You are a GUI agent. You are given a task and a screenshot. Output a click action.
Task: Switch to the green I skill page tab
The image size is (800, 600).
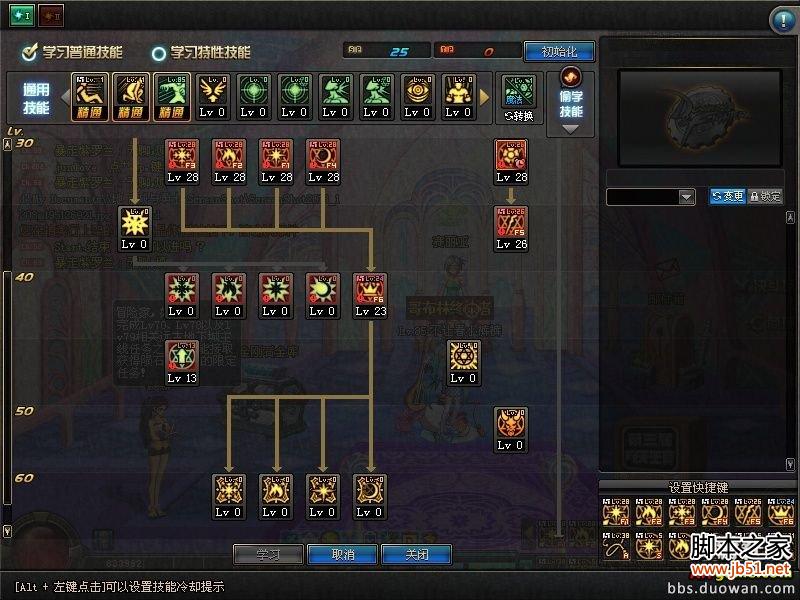tap(22, 16)
